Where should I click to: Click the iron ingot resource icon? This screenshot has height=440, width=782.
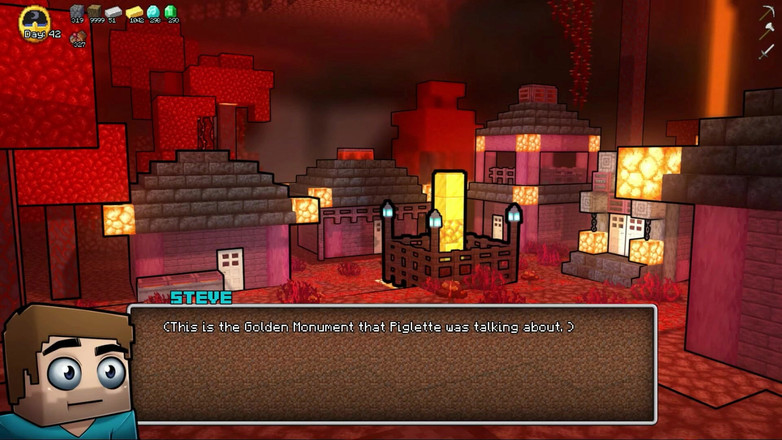point(113,12)
